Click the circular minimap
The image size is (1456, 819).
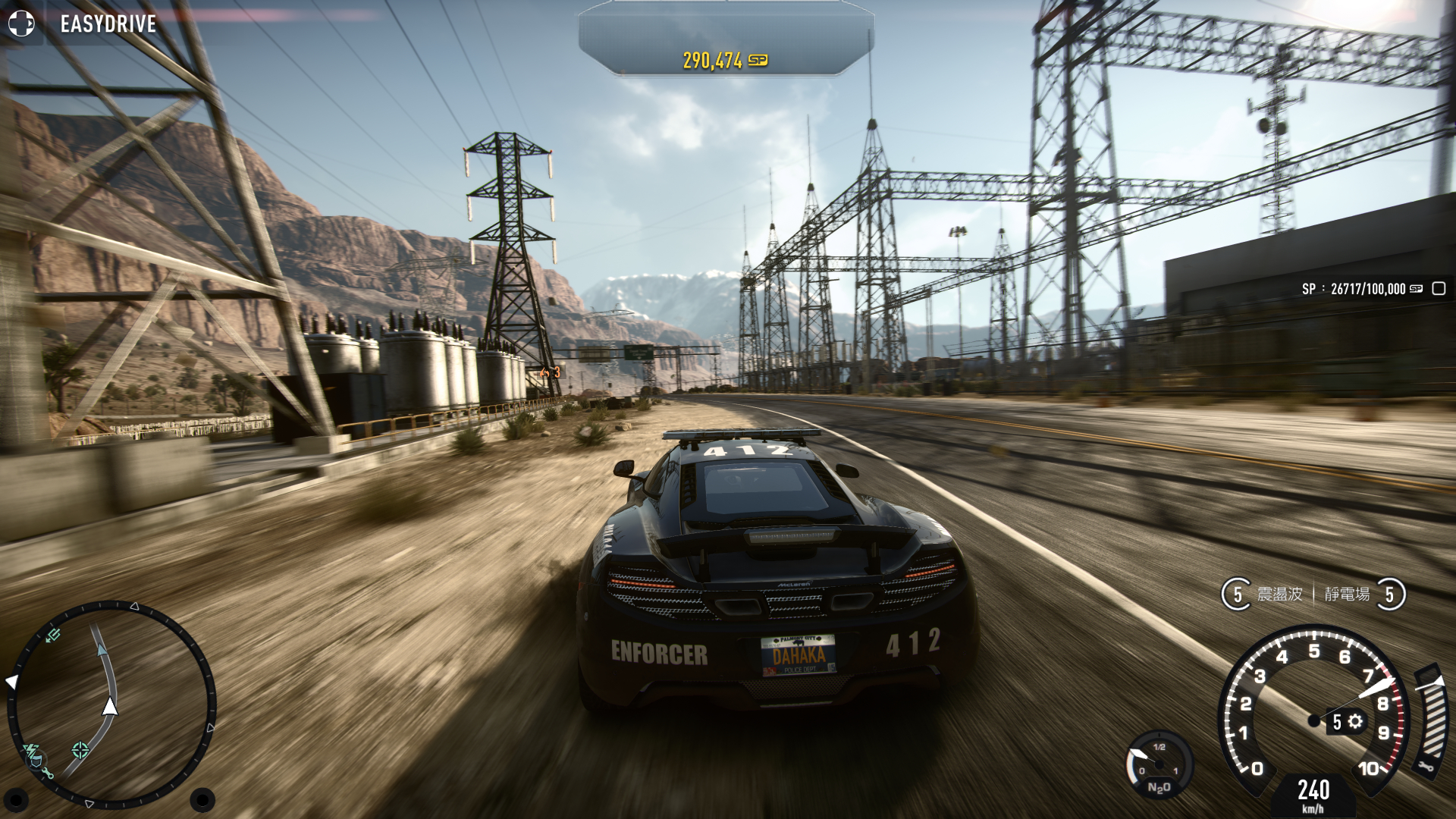[111, 704]
